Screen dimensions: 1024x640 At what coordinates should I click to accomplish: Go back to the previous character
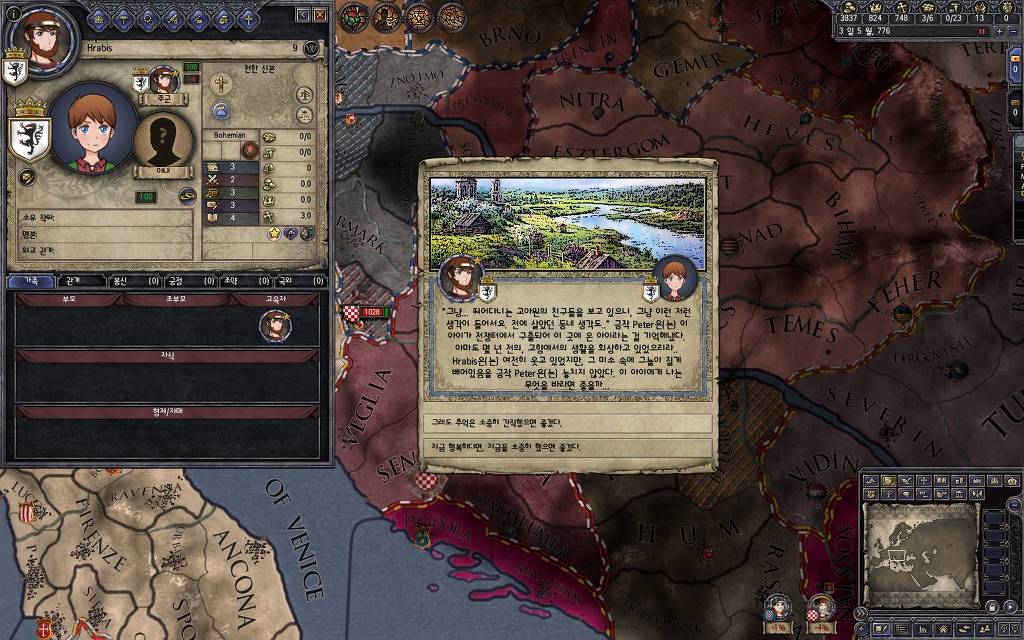302,15
